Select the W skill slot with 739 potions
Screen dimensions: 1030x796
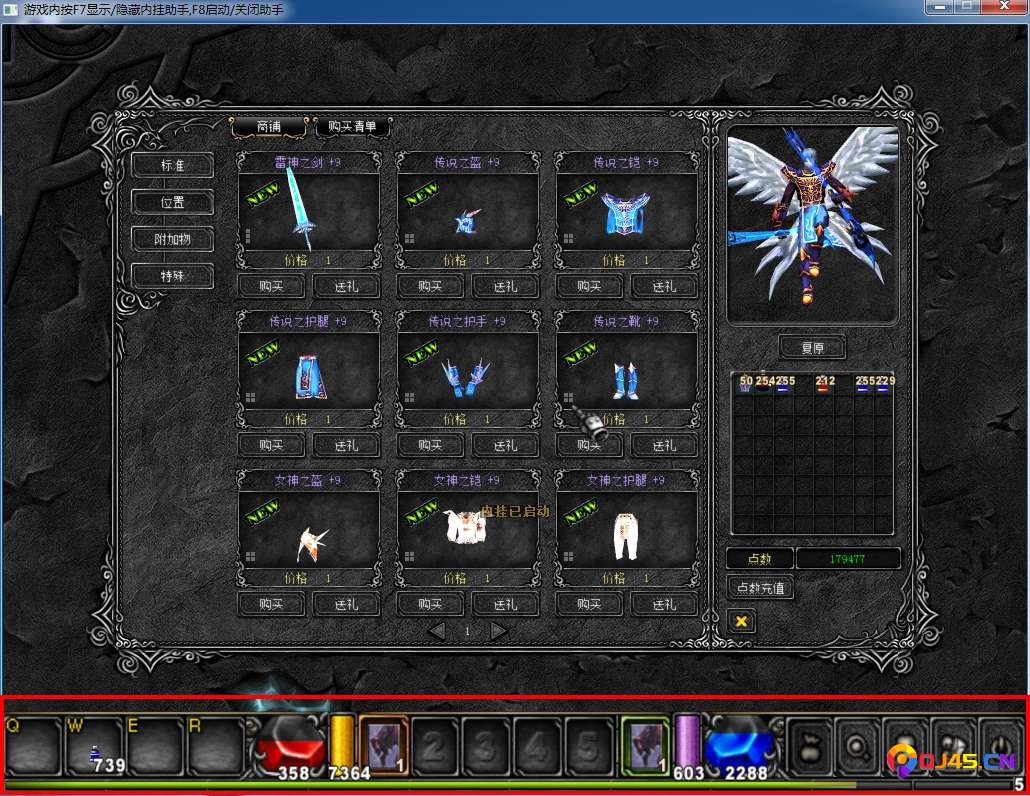point(95,746)
